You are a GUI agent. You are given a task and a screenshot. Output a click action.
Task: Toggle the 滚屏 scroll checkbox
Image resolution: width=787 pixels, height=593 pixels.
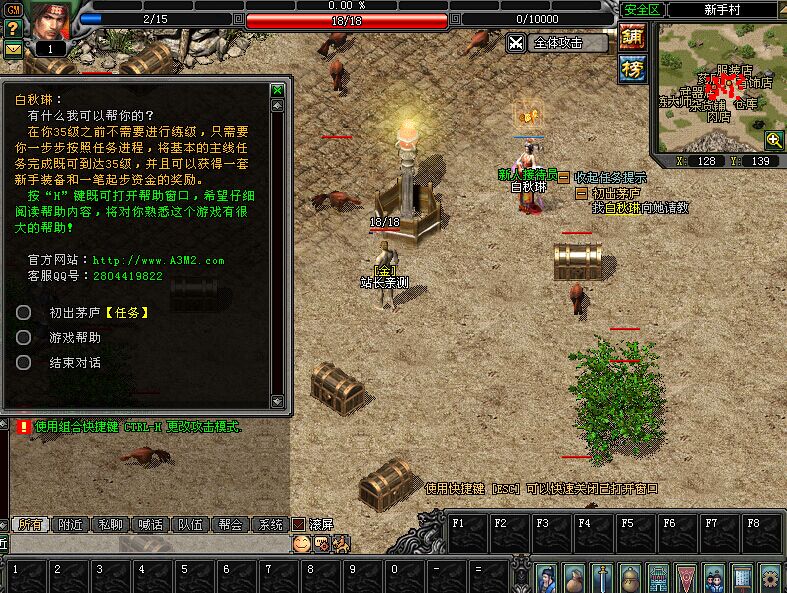(x=298, y=524)
